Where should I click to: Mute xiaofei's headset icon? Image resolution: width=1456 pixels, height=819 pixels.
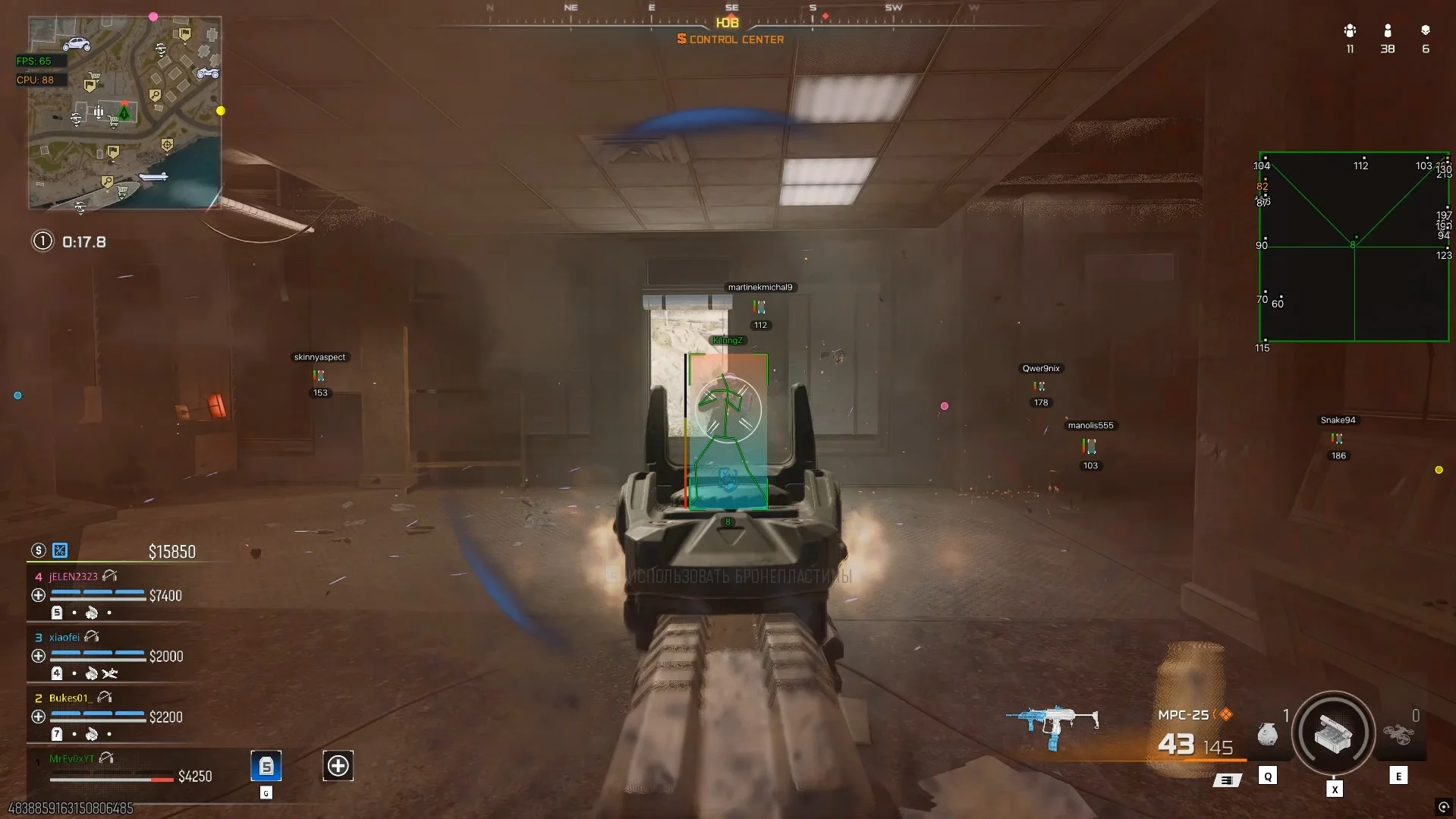tap(93, 636)
